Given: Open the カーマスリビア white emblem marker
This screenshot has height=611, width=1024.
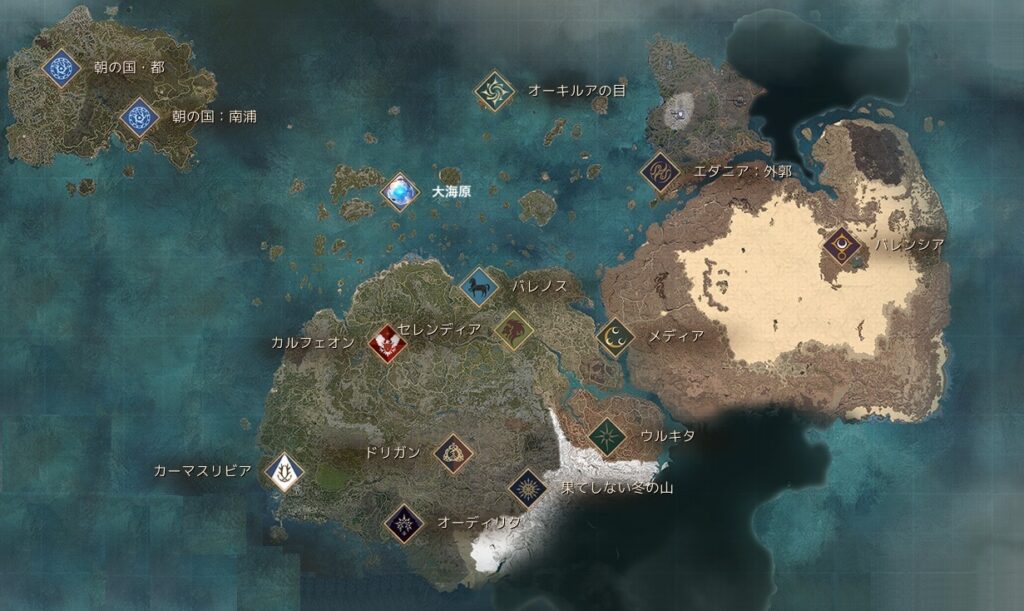Looking at the screenshot, I should (285, 470).
